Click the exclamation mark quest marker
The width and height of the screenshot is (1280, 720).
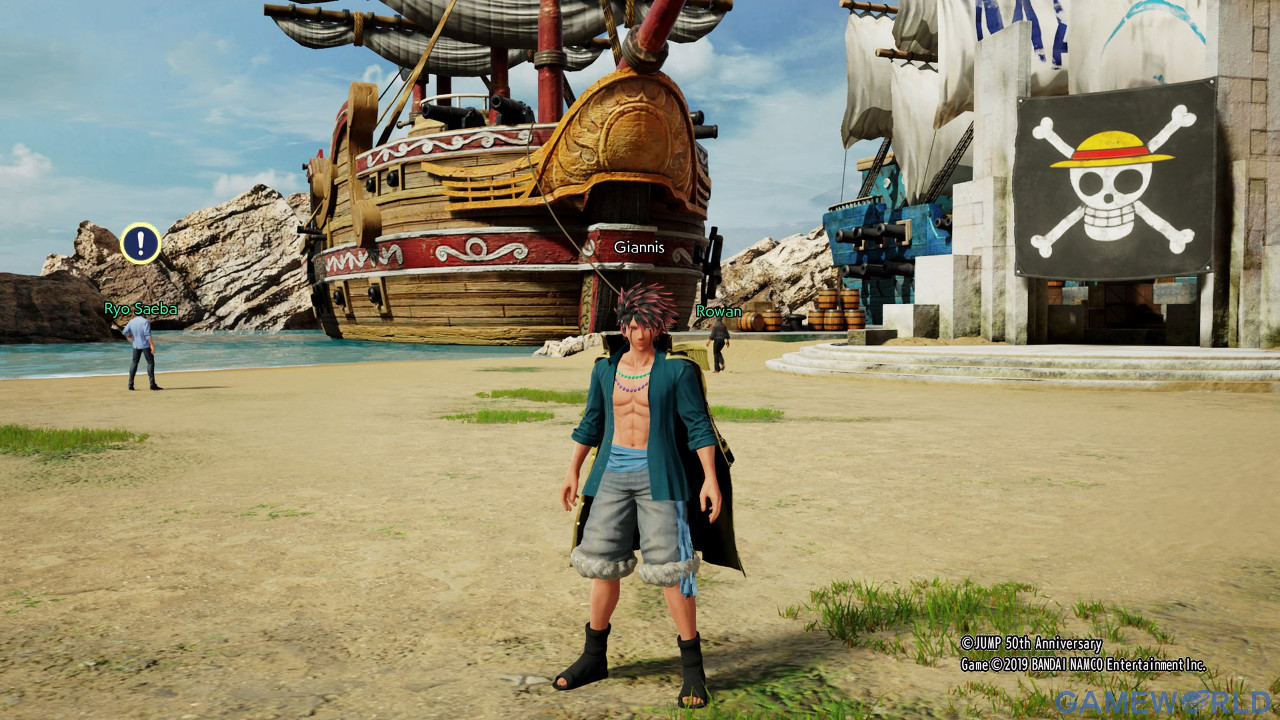pyautogui.click(x=141, y=243)
